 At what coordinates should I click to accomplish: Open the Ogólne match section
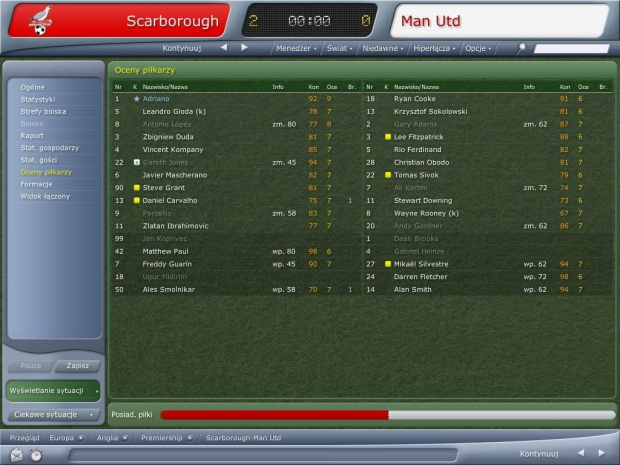point(32,87)
